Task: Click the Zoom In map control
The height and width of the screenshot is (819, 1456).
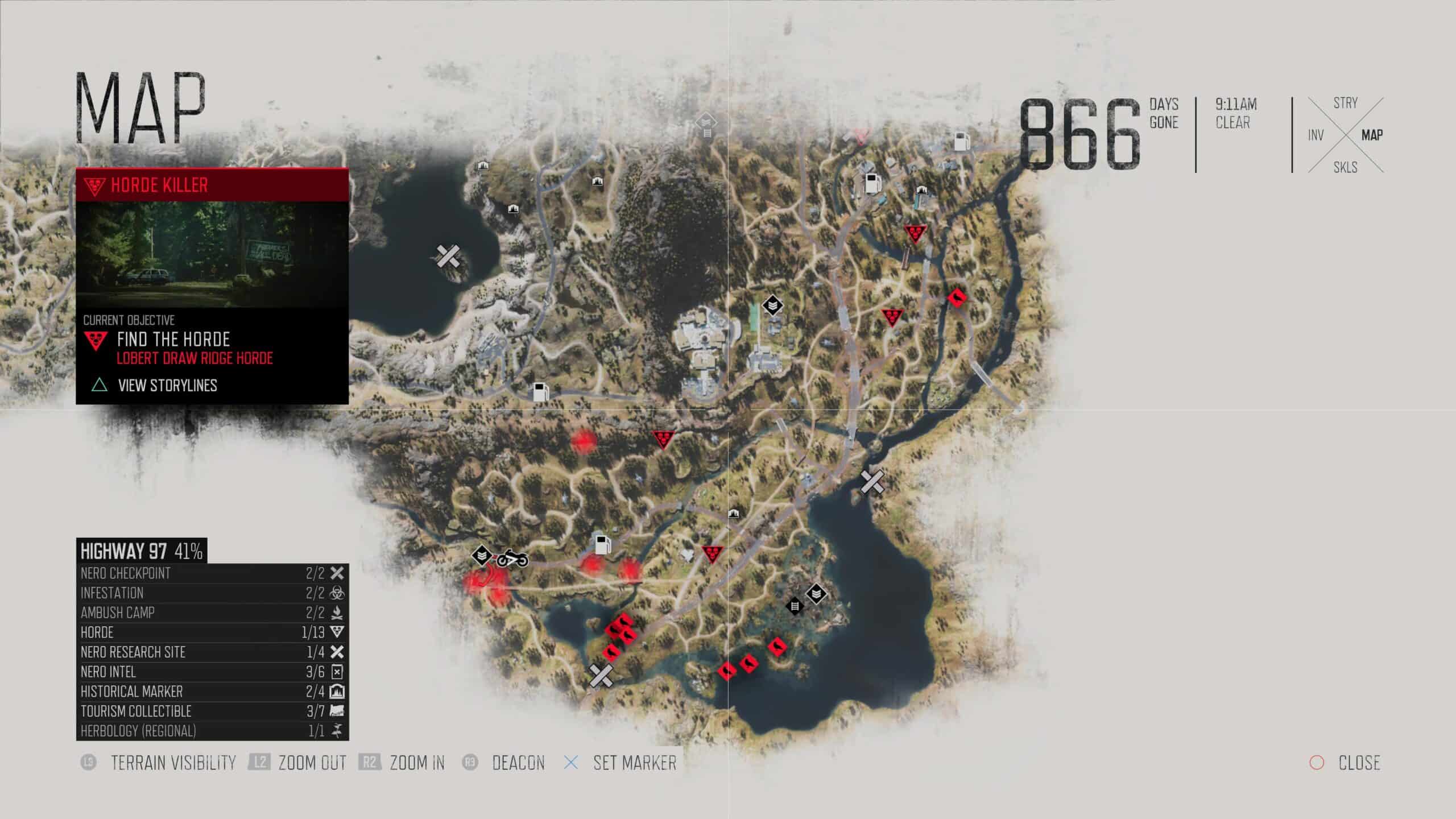Action: click(416, 763)
